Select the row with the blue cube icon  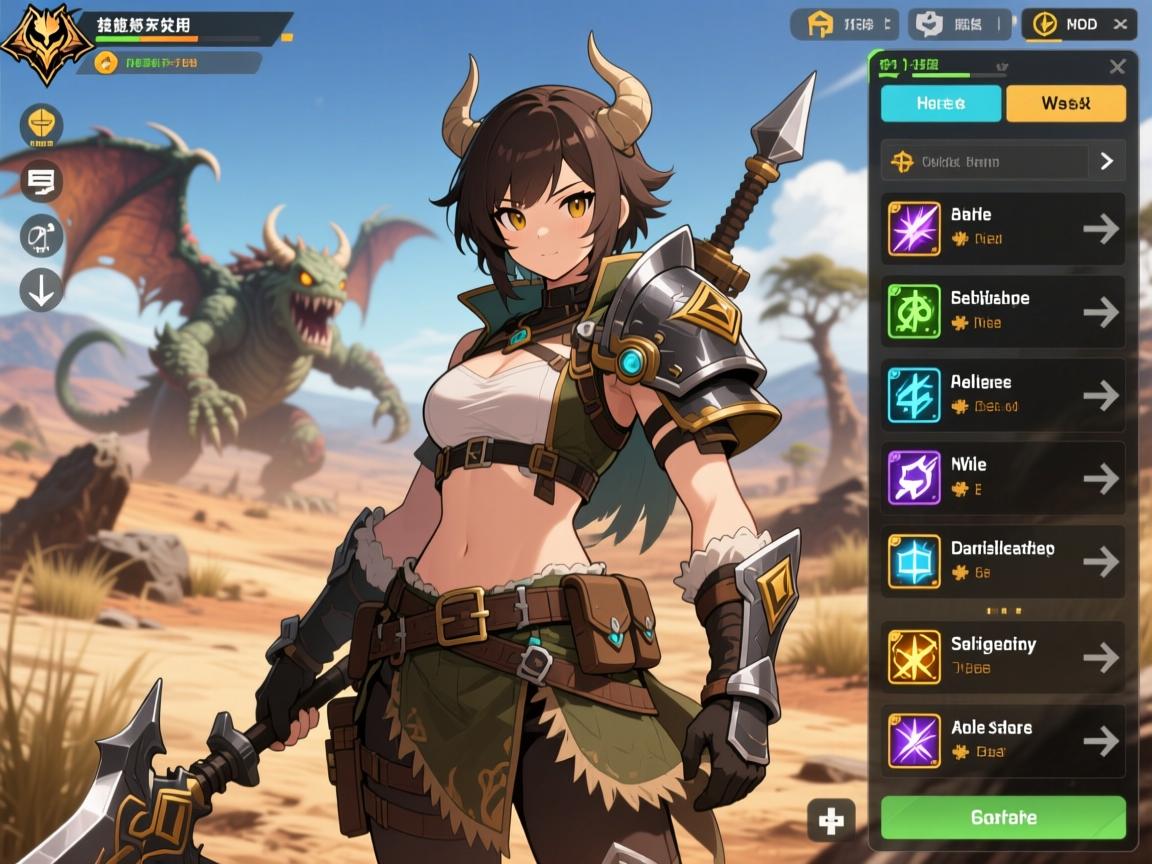1002,561
